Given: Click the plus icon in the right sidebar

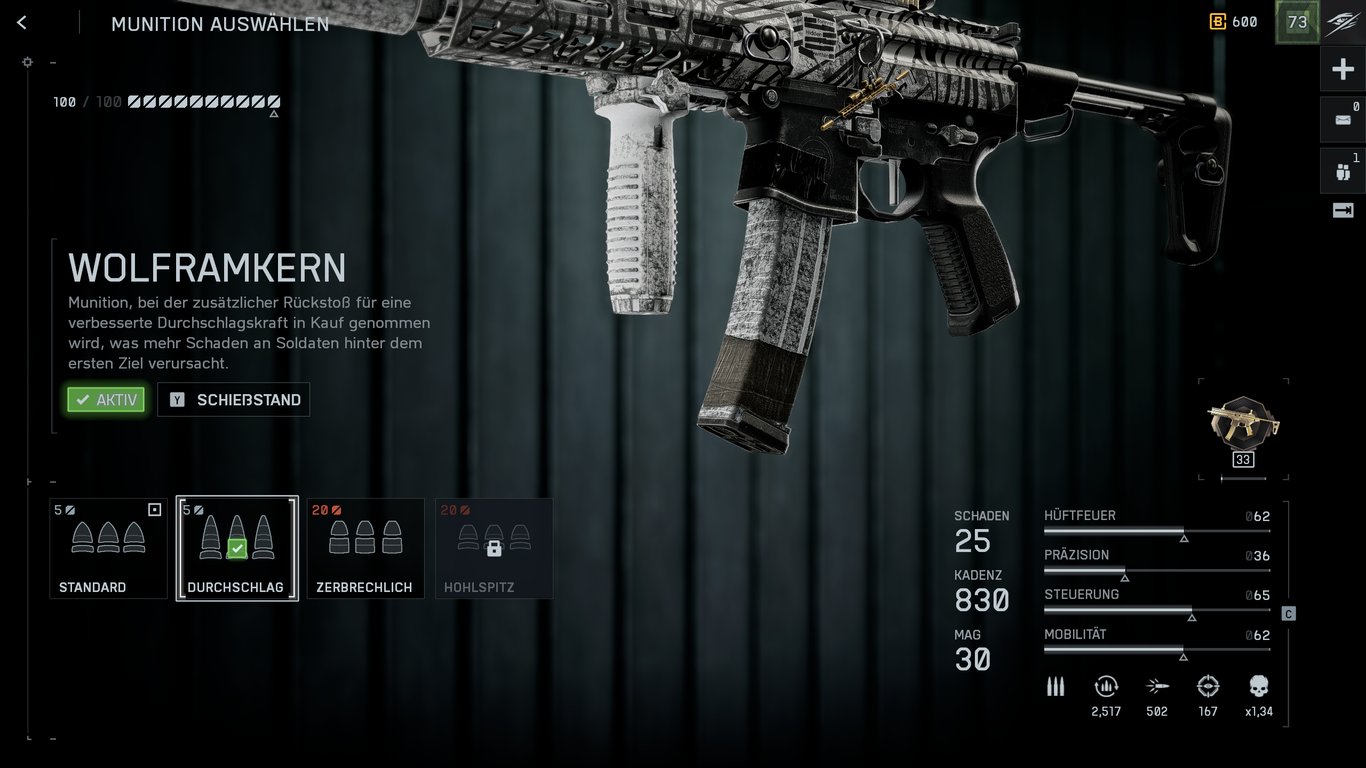Looking at the screenshot, I should (1345, 68).
